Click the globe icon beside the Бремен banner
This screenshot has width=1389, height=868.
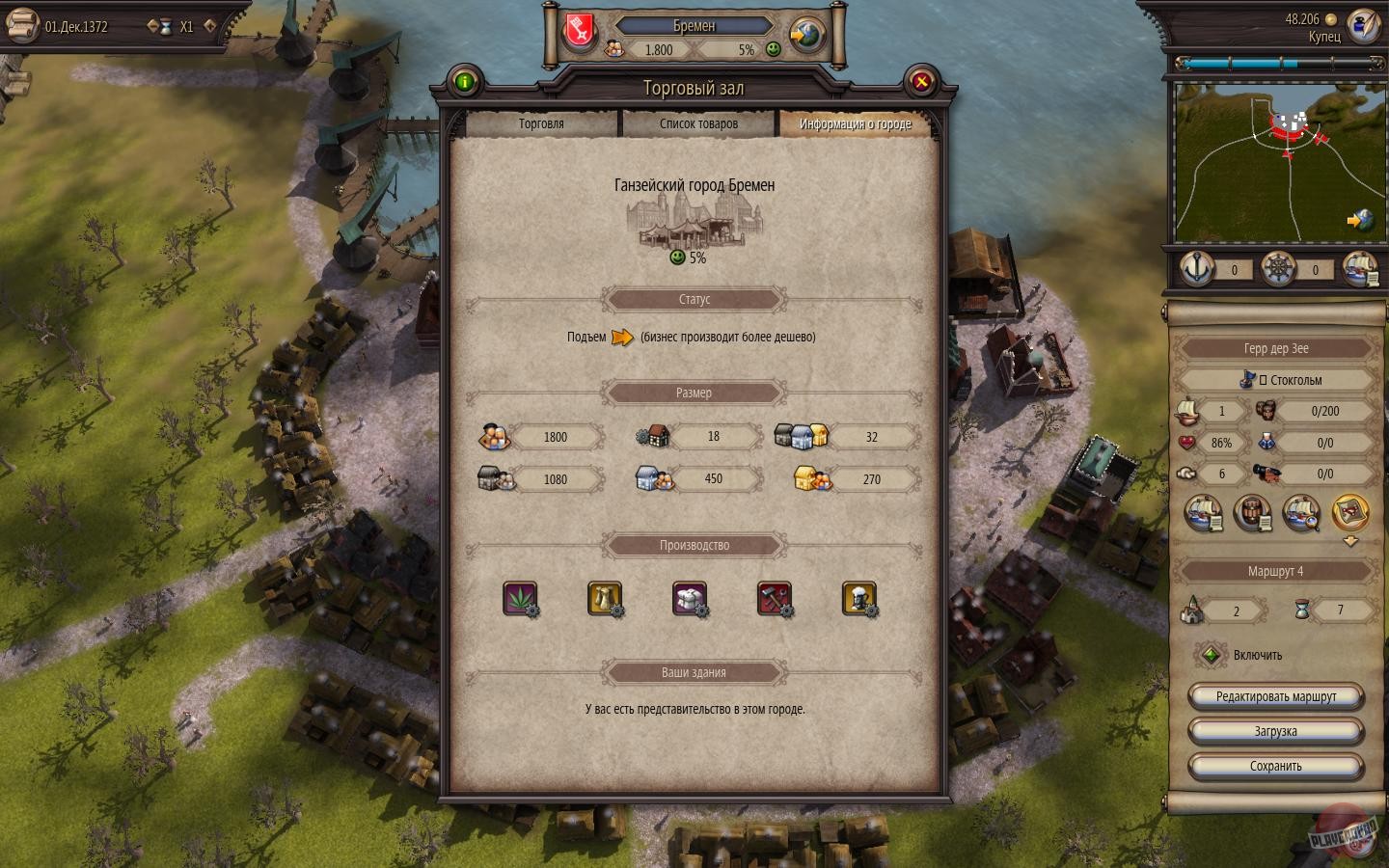[x=803, y=34]
